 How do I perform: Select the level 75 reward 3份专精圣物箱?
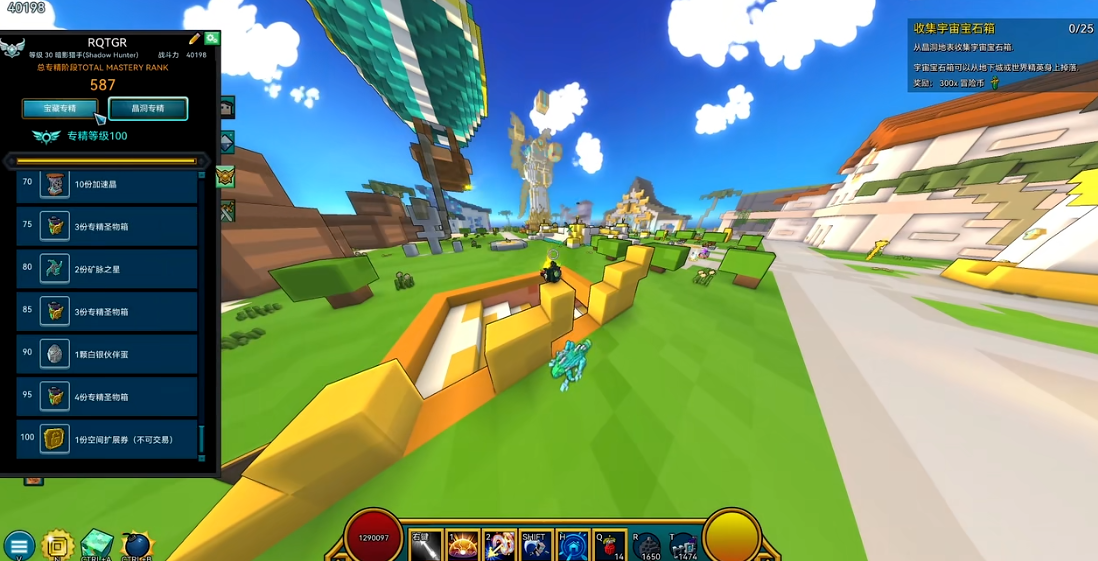tap(107, 227)
